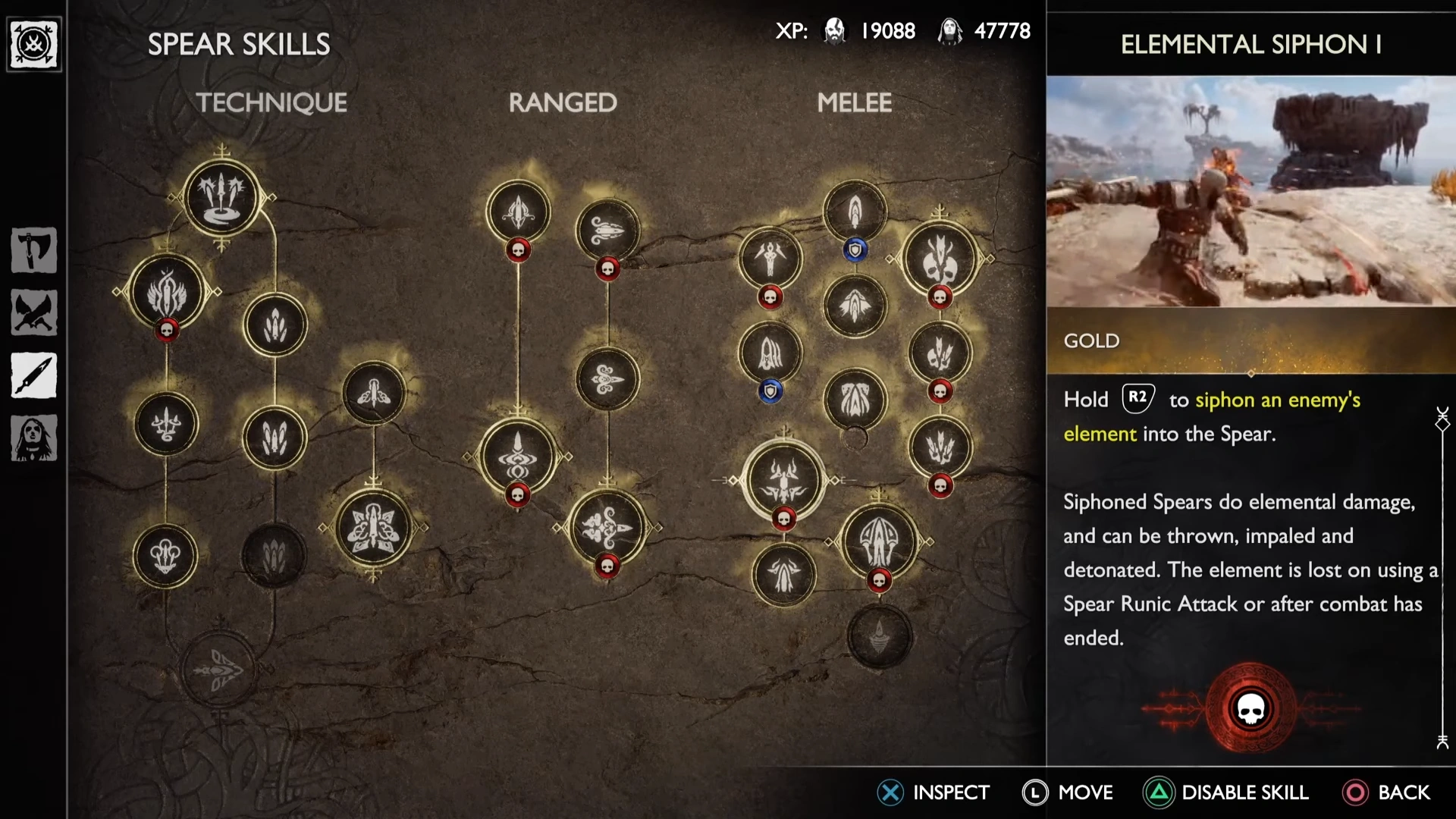Choose the topmost large Technique skill node

(x=221, y=197)
